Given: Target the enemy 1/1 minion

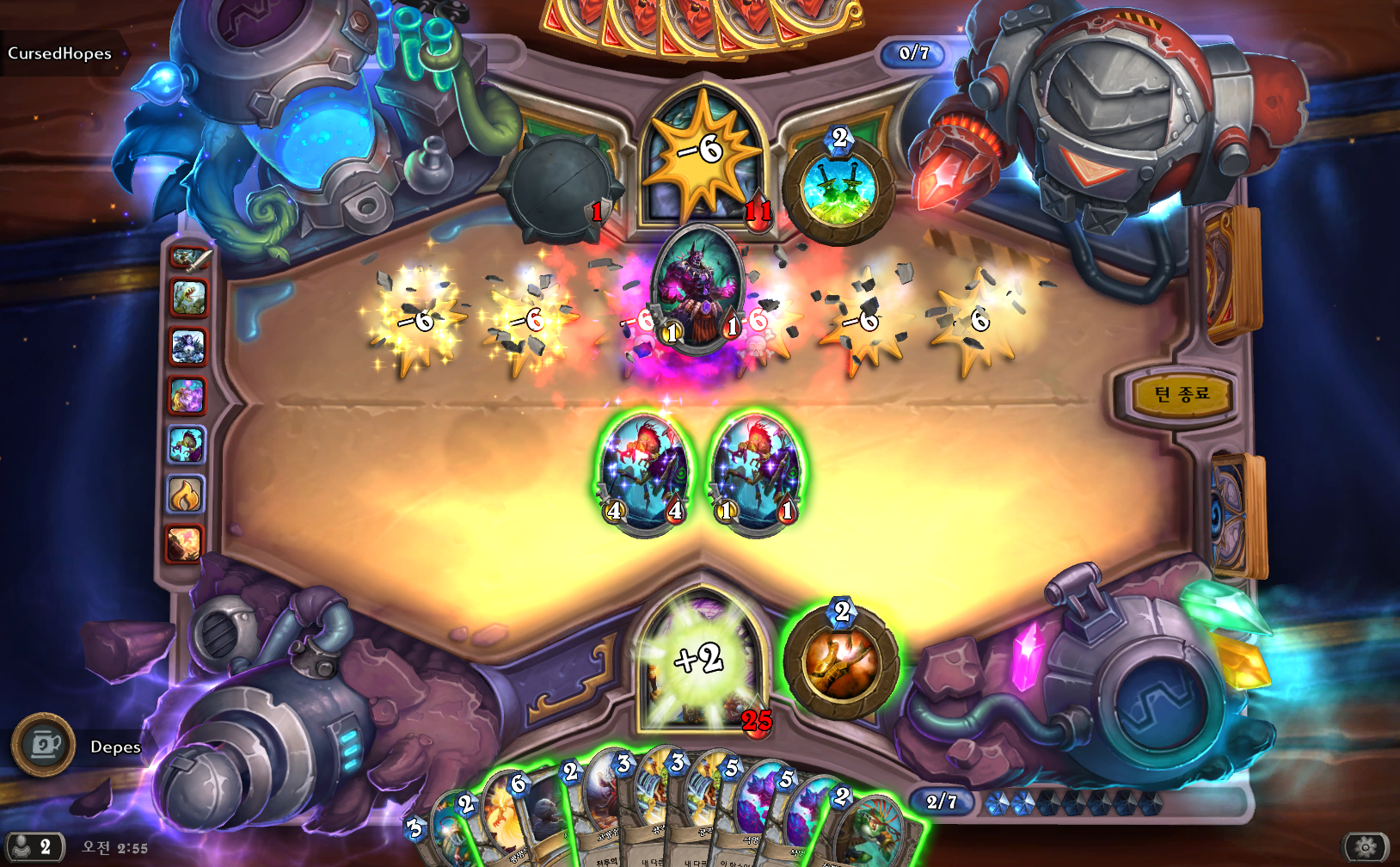Looking at the screenshot, I should point(698,288).
